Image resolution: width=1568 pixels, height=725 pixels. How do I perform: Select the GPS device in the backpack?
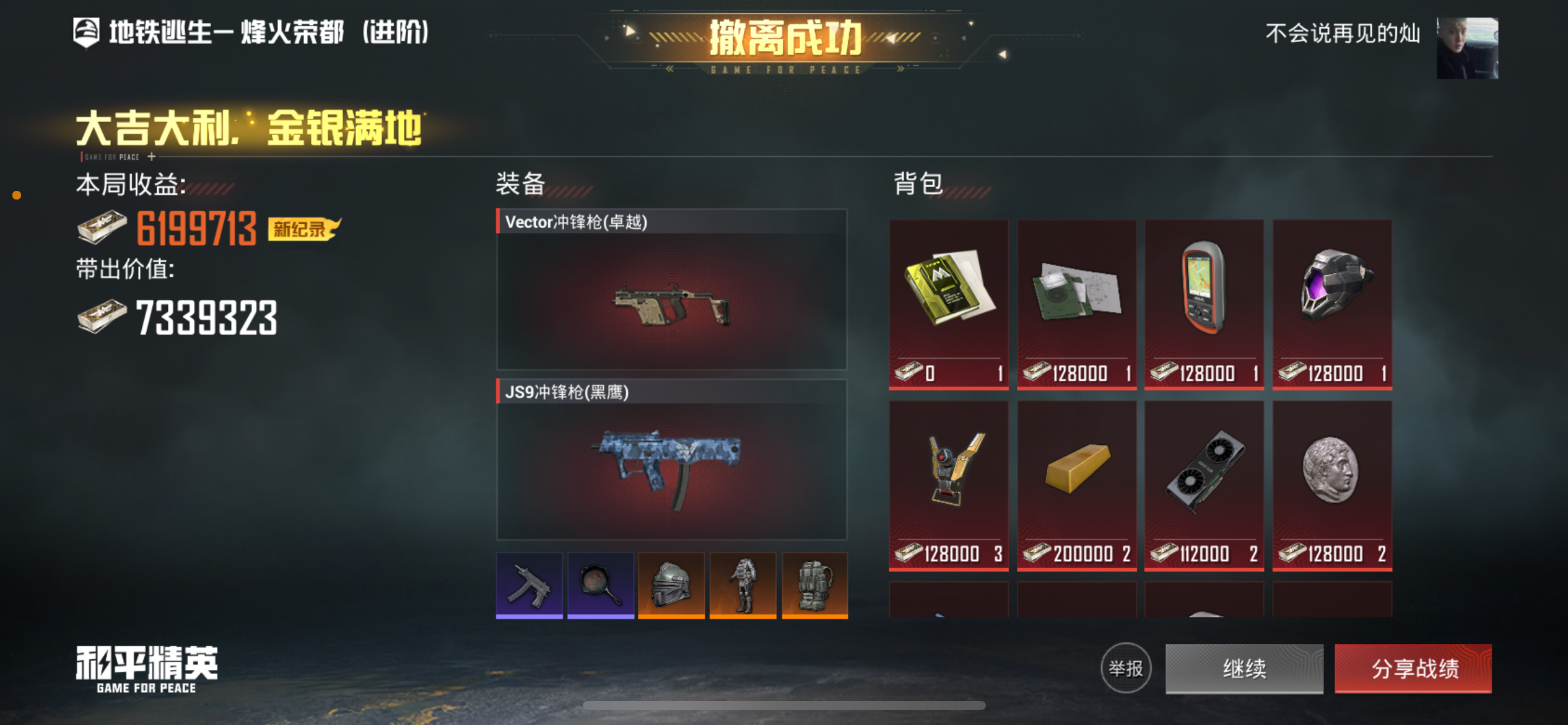(1203, 288)
